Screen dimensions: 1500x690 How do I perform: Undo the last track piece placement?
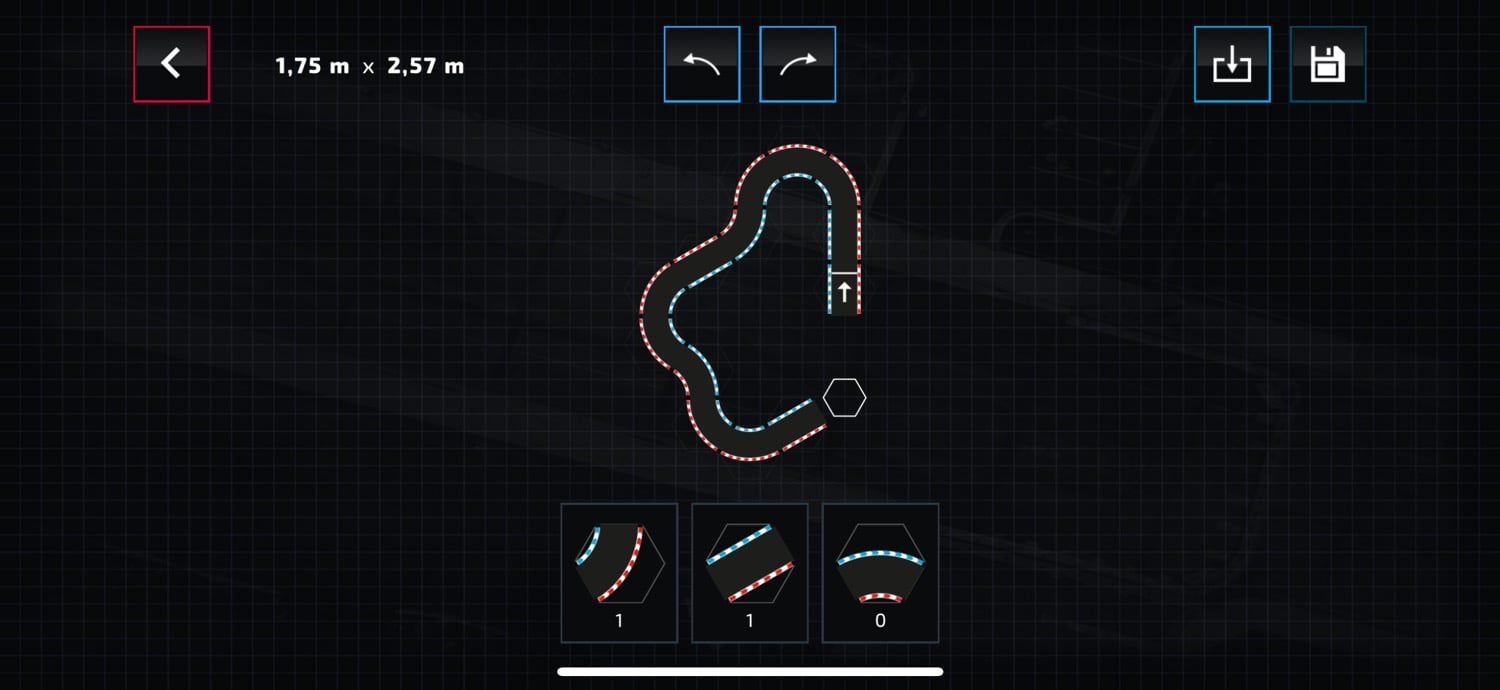tap(701, 64)
